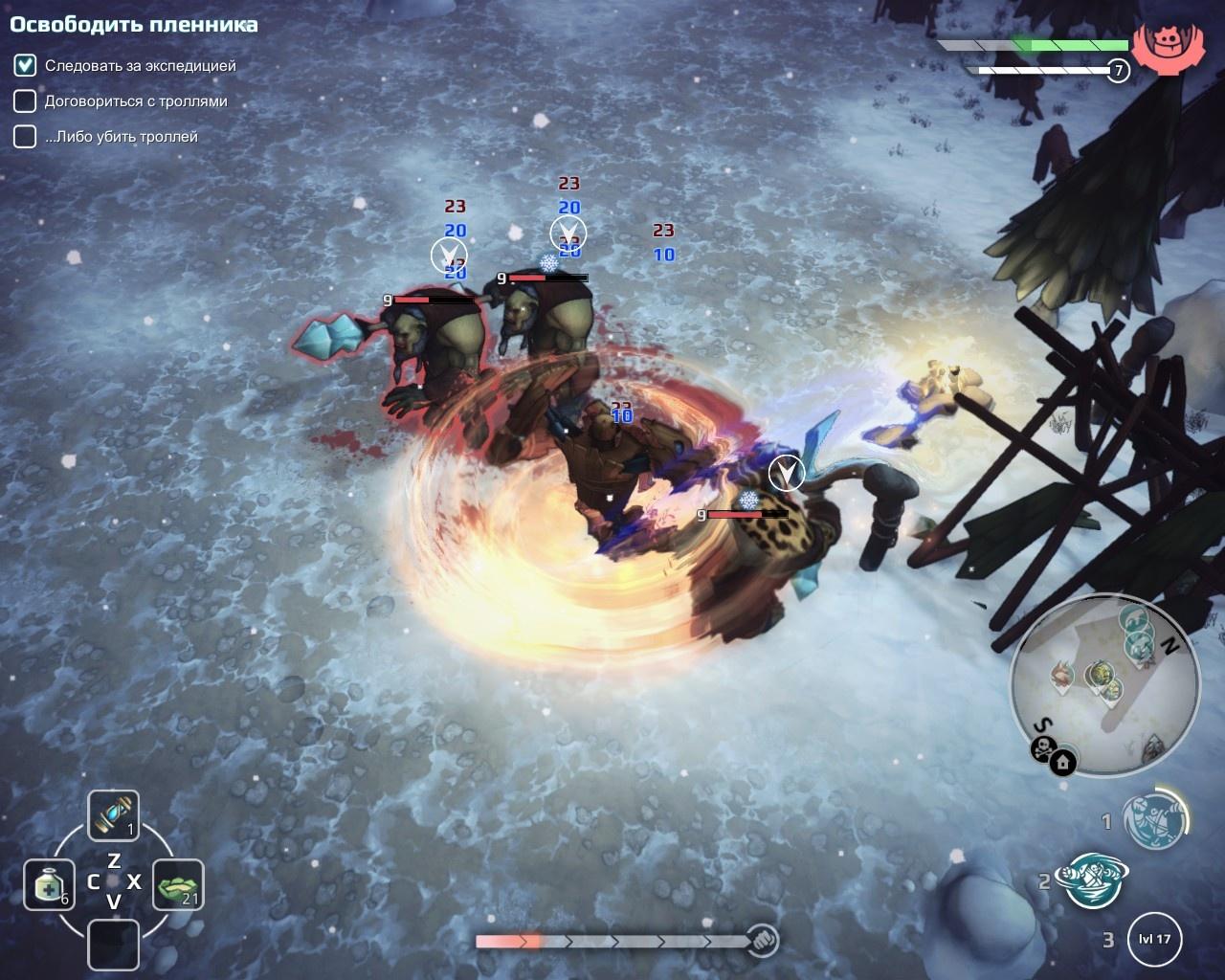The width and height of the screenshot is (1225, 980).
Task: Click the "Следовать за экспедицией" objective checkbox
Action: tap(25, 66)
